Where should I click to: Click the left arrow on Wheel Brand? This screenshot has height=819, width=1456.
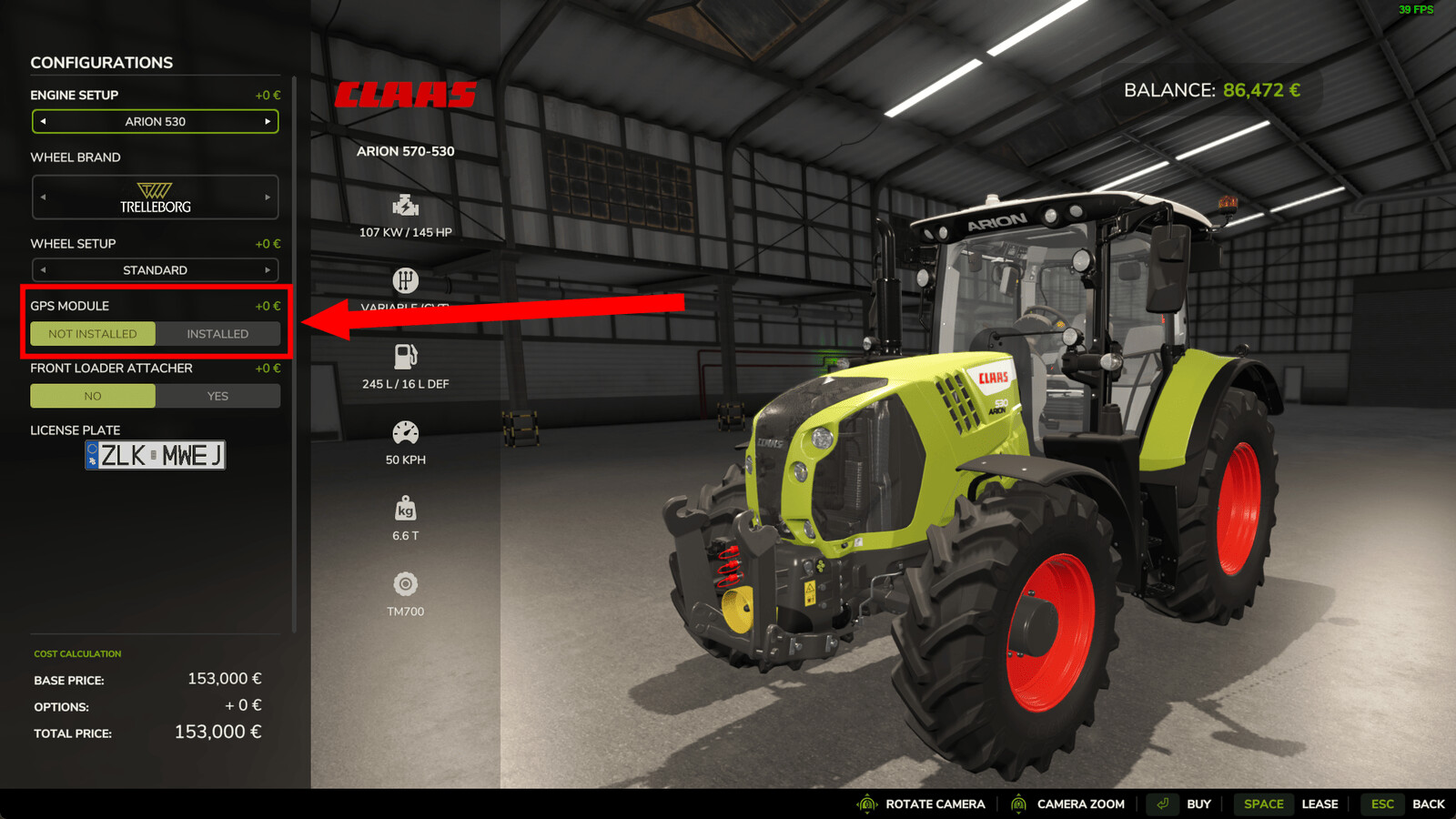pos(42,197)
